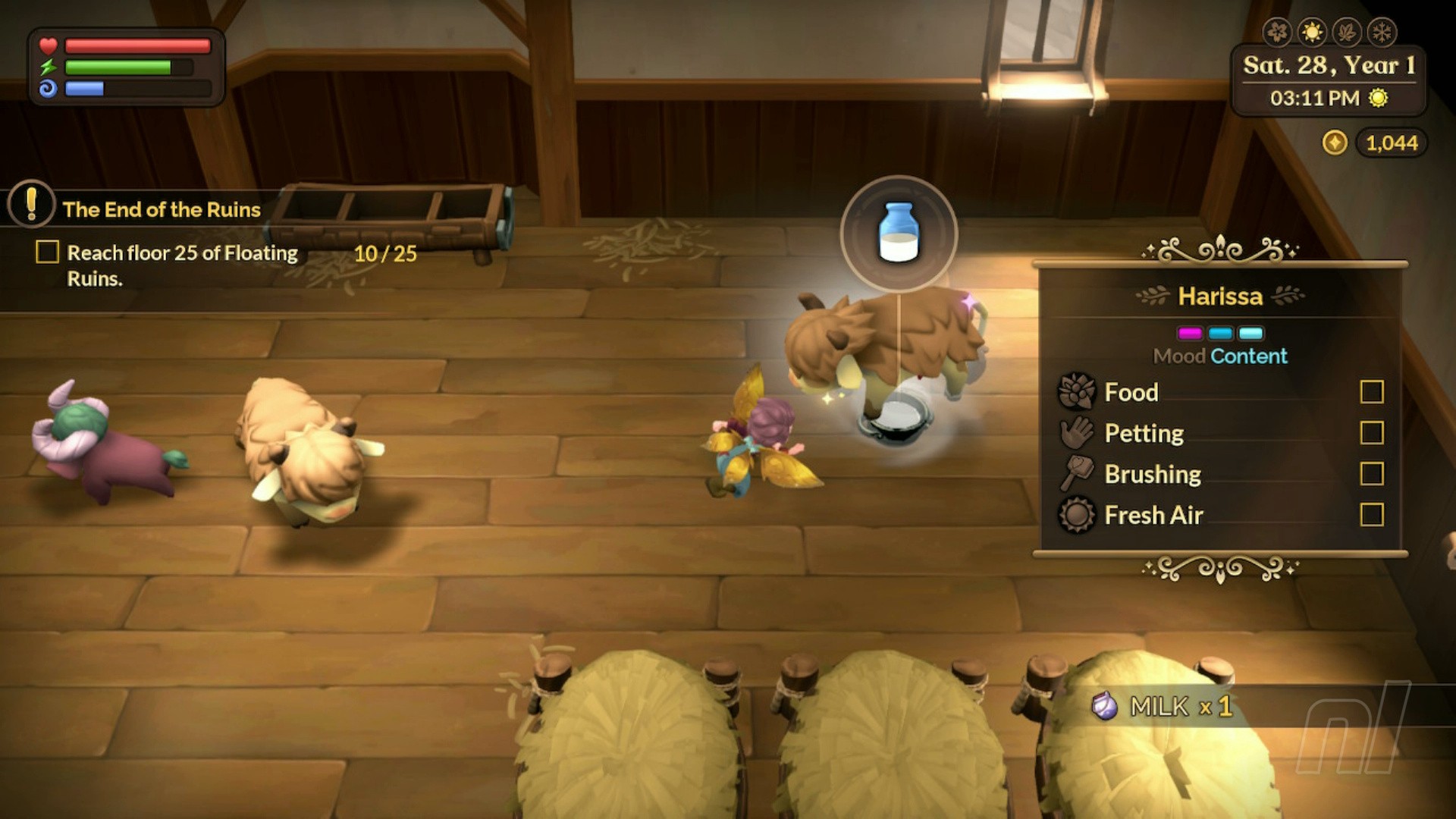Tick the Food checkbox for Harissa

(x=1371, y=392)
